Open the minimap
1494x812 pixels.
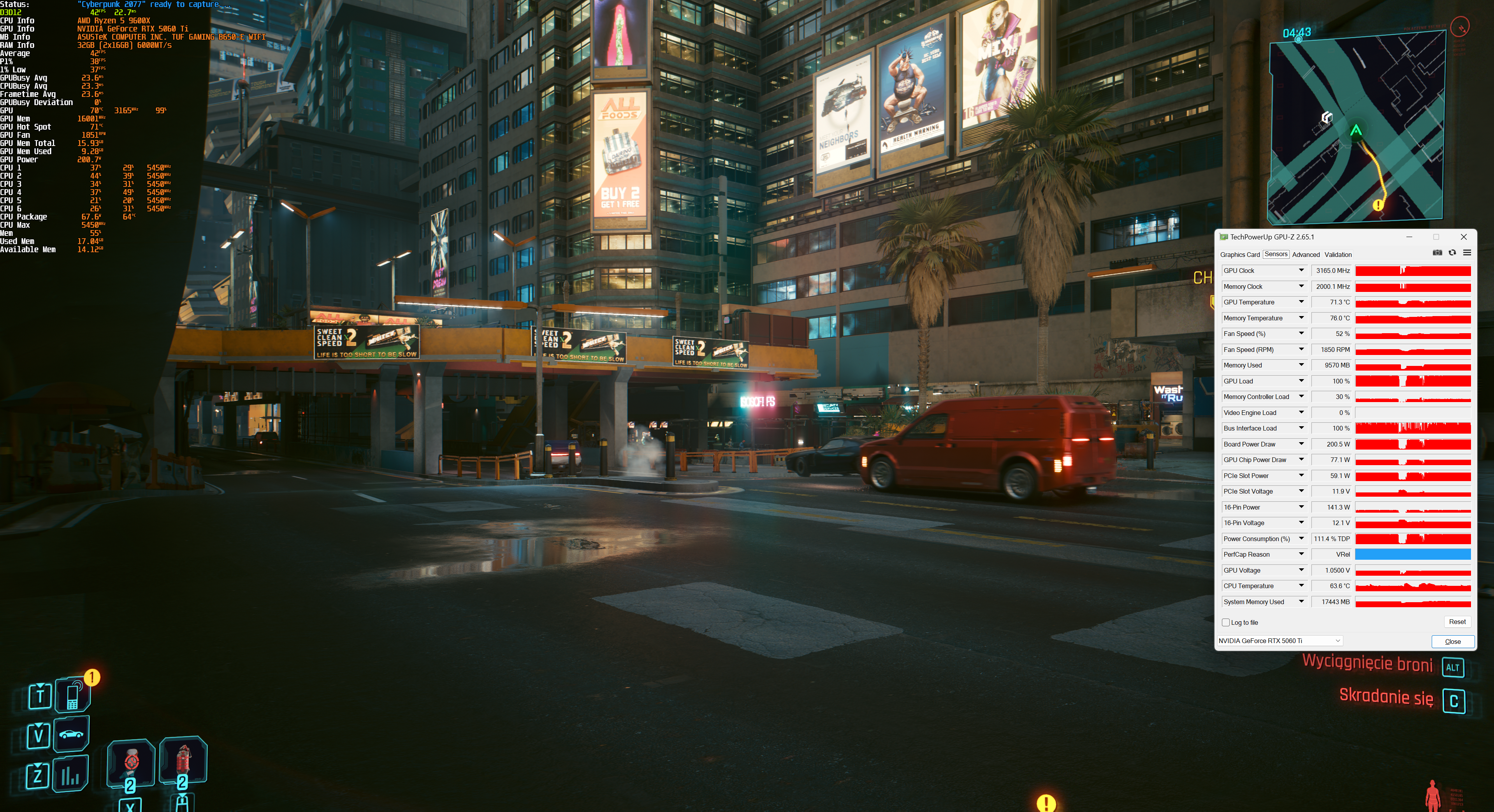1356,128
